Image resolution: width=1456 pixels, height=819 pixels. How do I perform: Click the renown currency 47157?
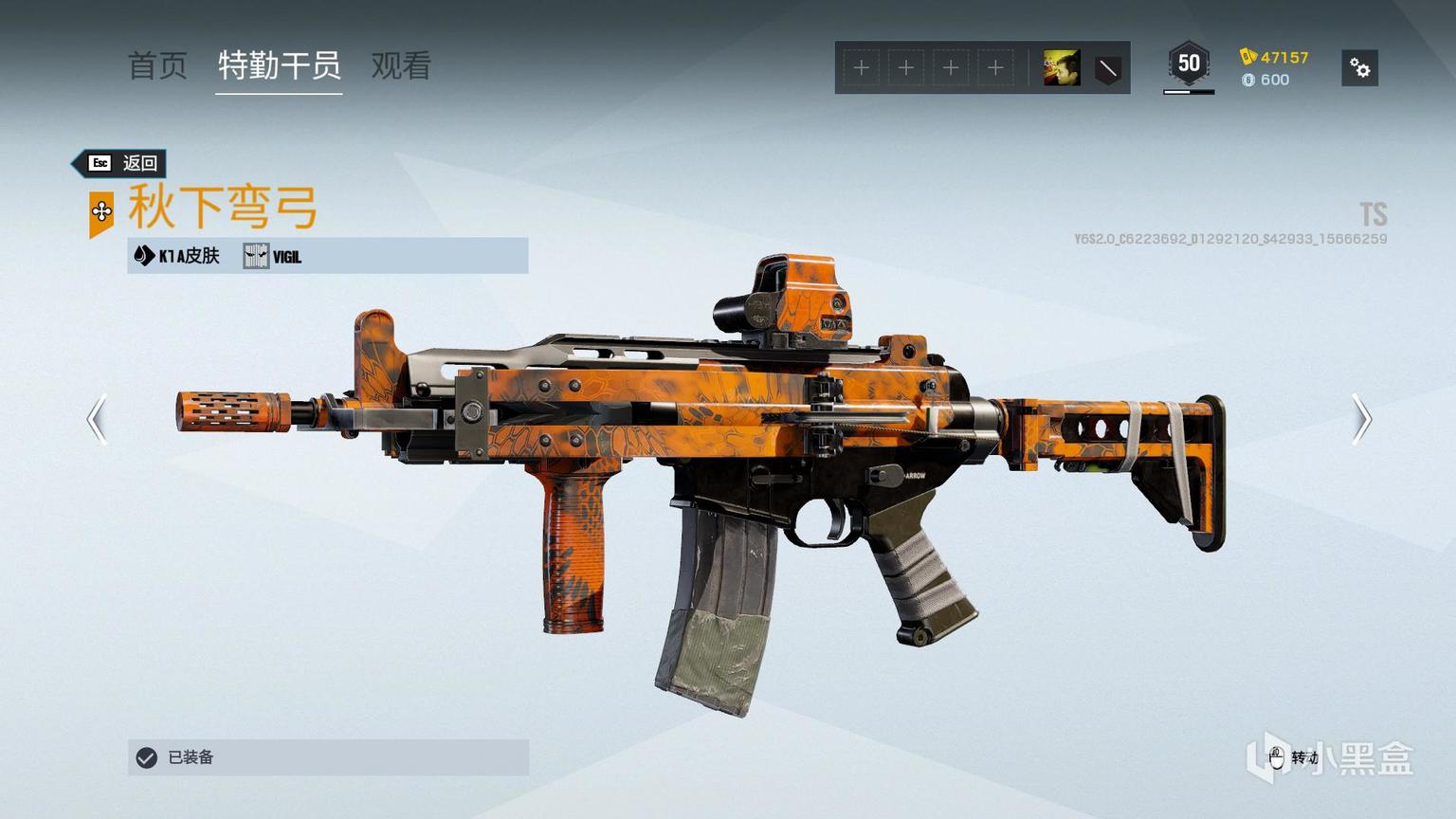tap(1274, 57)
